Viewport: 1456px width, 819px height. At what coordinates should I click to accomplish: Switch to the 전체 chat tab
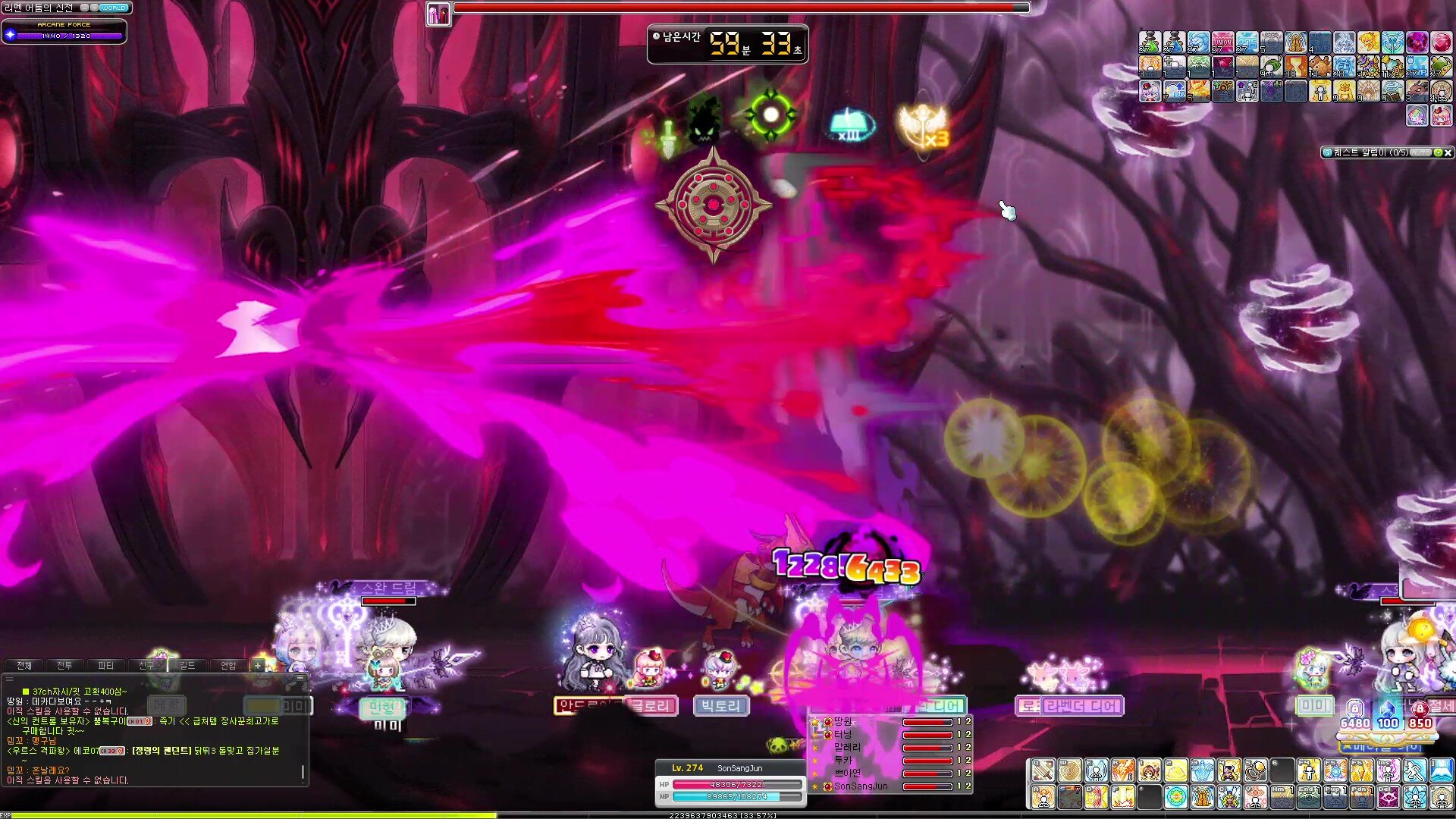pyautogui.click(x=24, y=665)
